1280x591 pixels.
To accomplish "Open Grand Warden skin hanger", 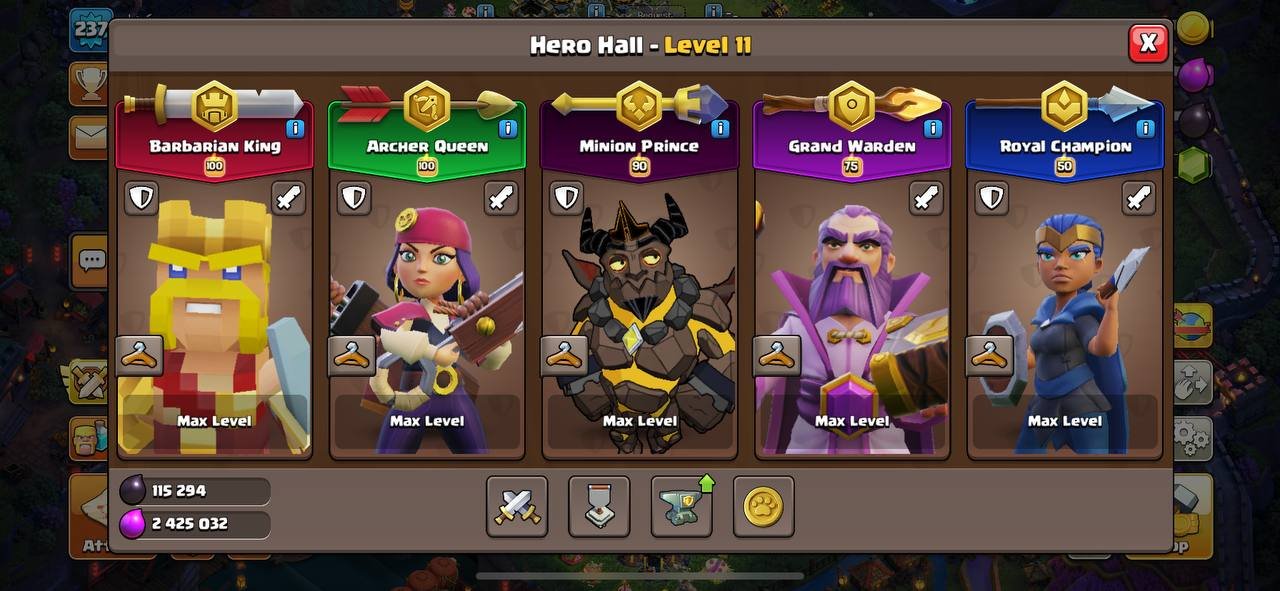I will tap(777, 355).
